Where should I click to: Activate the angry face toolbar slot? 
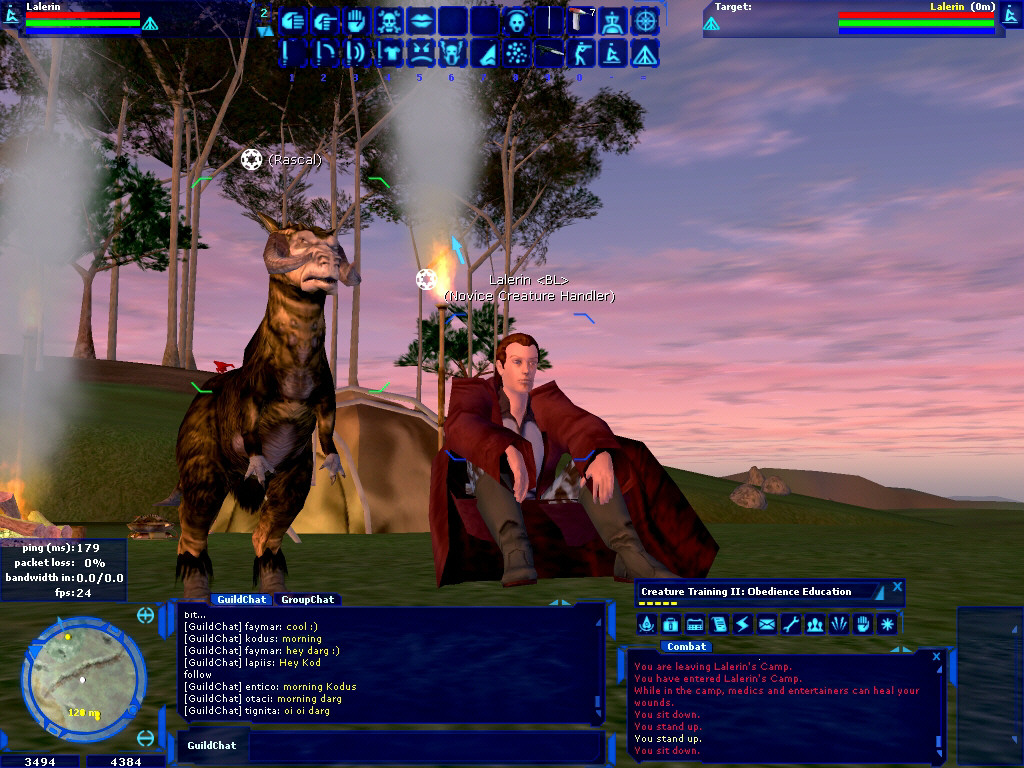pyautogui.click(x=421, y=52)
